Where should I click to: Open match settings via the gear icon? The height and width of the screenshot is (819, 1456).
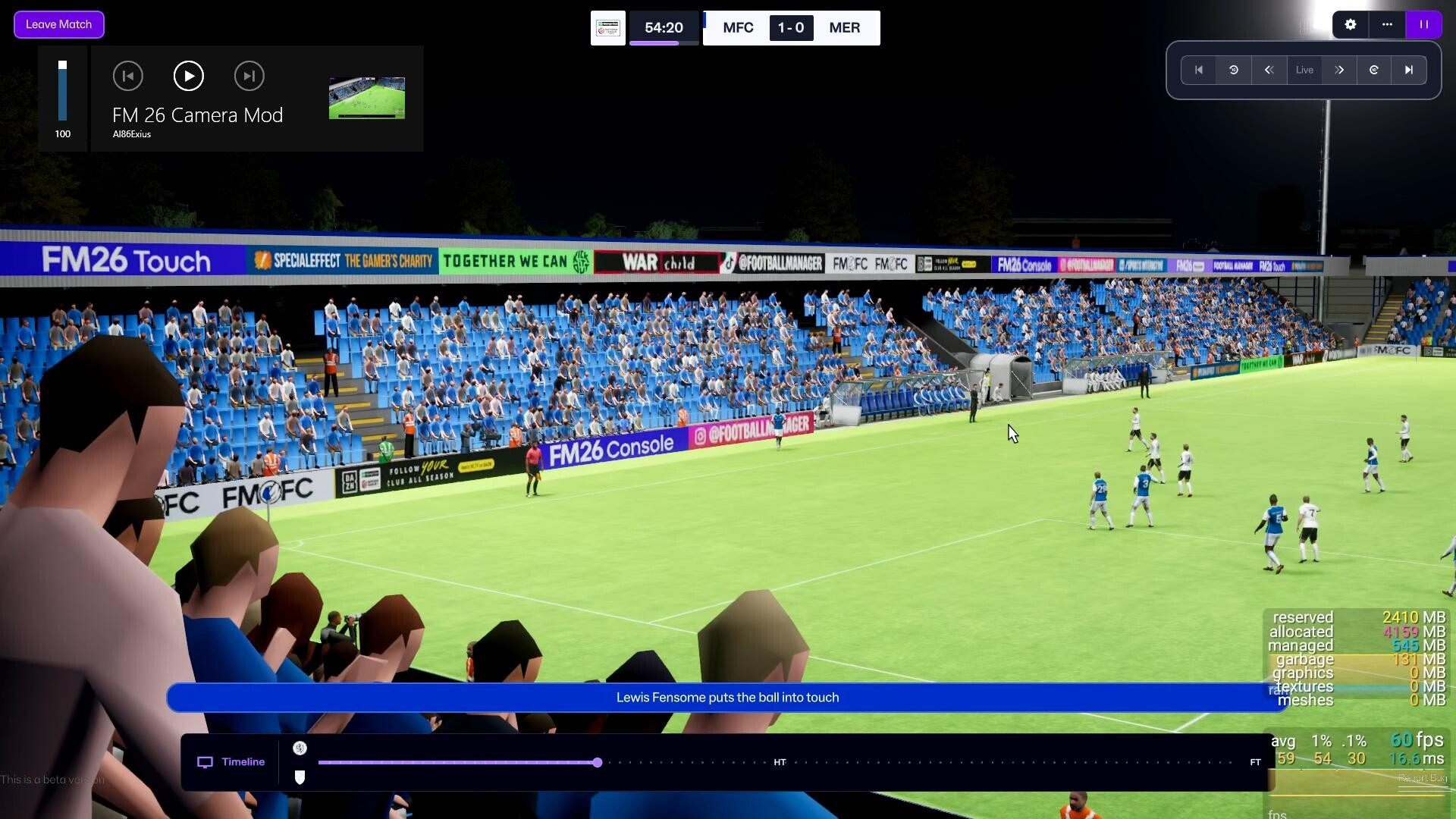[1350, 24]
